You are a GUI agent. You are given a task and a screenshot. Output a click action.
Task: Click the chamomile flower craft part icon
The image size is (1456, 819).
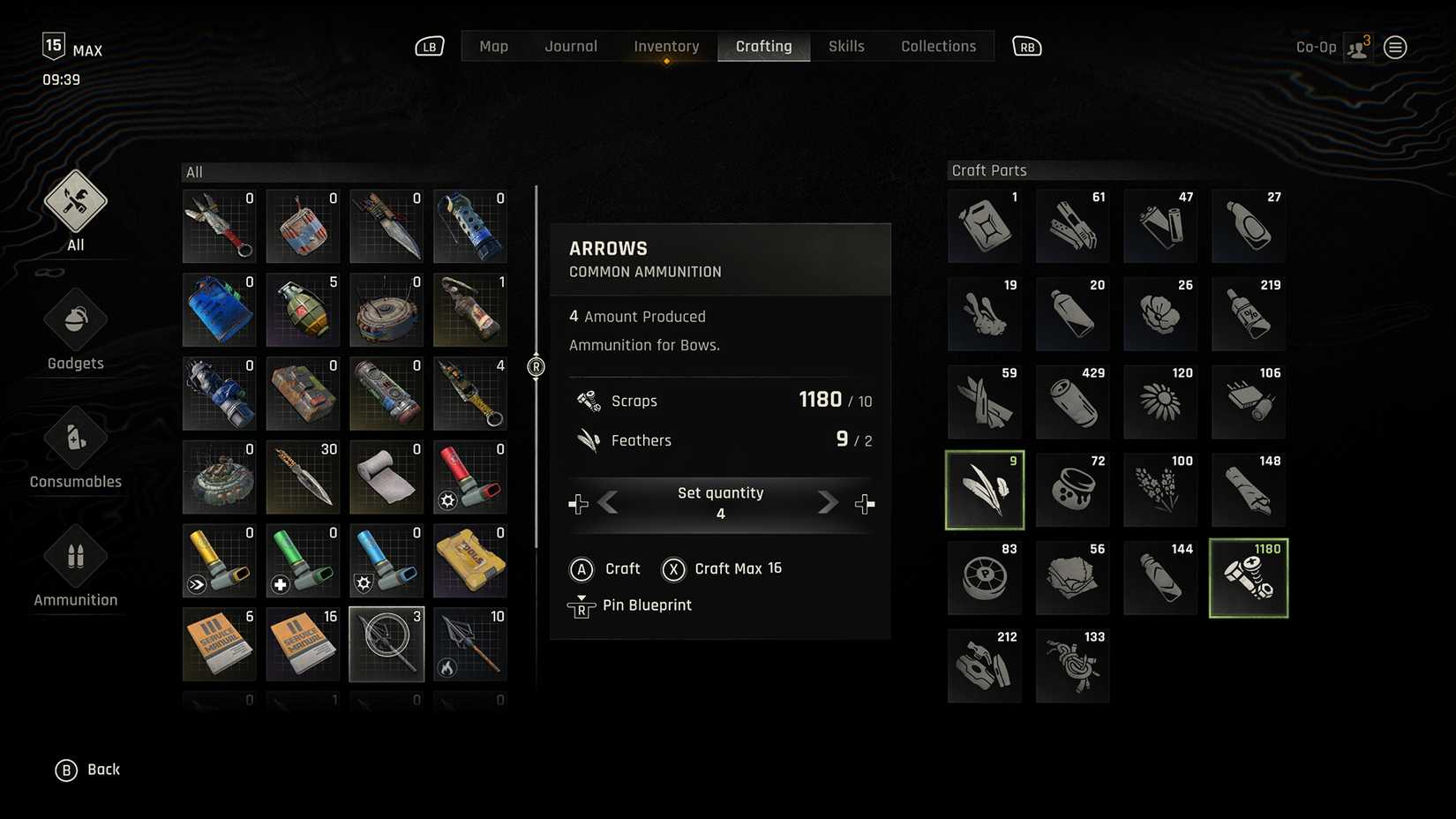[x=1160, y=402]
